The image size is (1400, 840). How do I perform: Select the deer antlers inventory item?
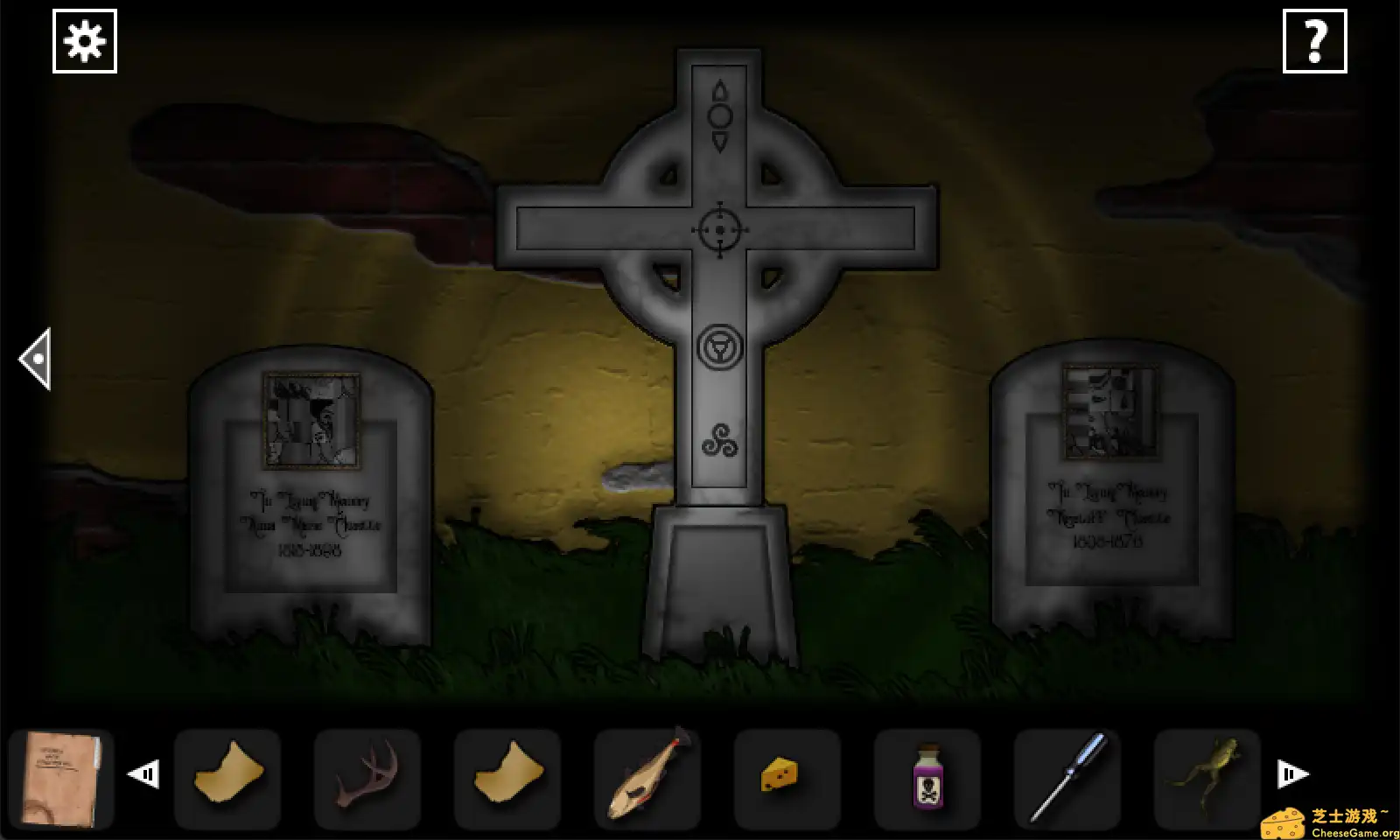point(367,779)
